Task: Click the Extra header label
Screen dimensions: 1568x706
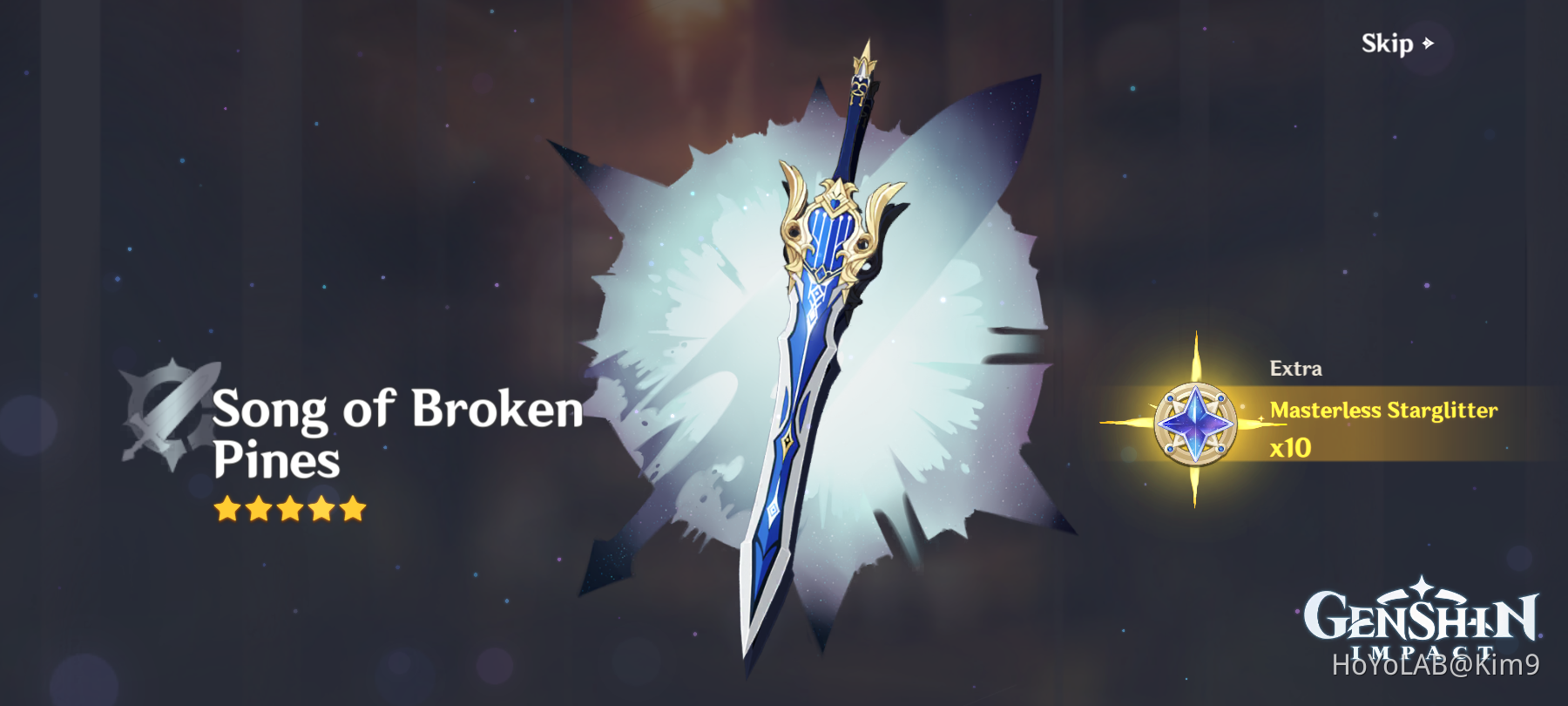Action: tap(1295, 366)
